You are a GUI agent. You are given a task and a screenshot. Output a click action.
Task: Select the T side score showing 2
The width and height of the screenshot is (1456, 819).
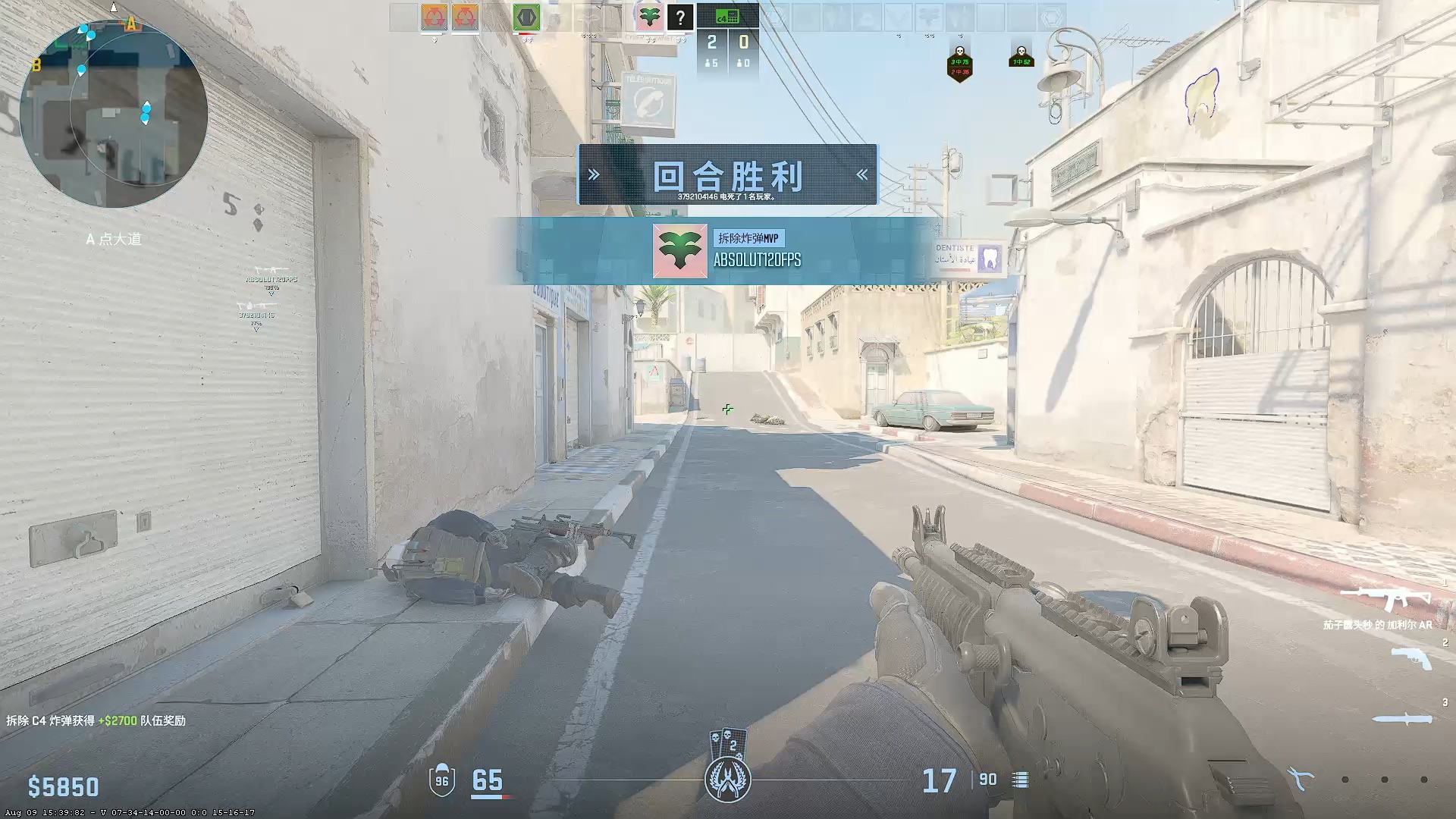point(714,42)
